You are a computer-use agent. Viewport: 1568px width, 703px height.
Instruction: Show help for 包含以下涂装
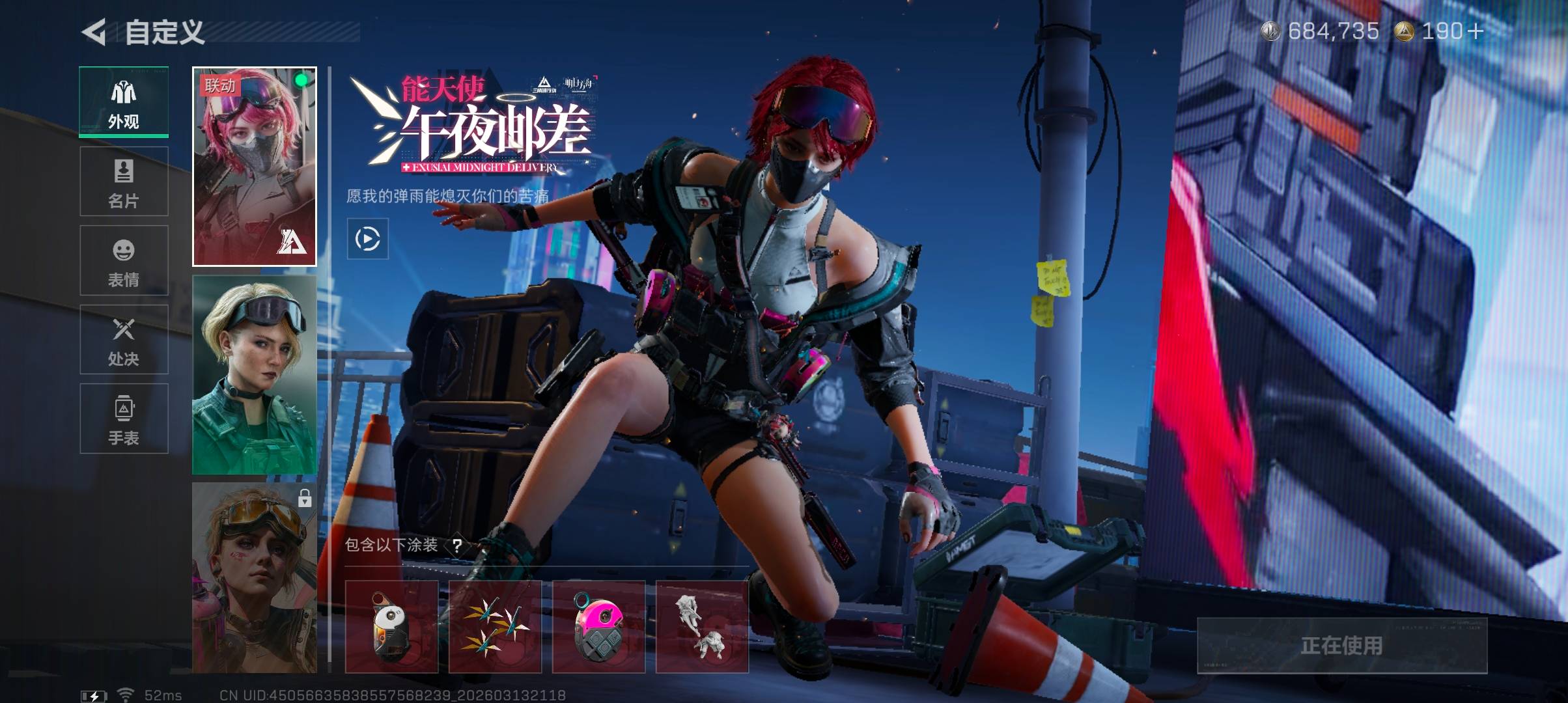pos(457,545)
